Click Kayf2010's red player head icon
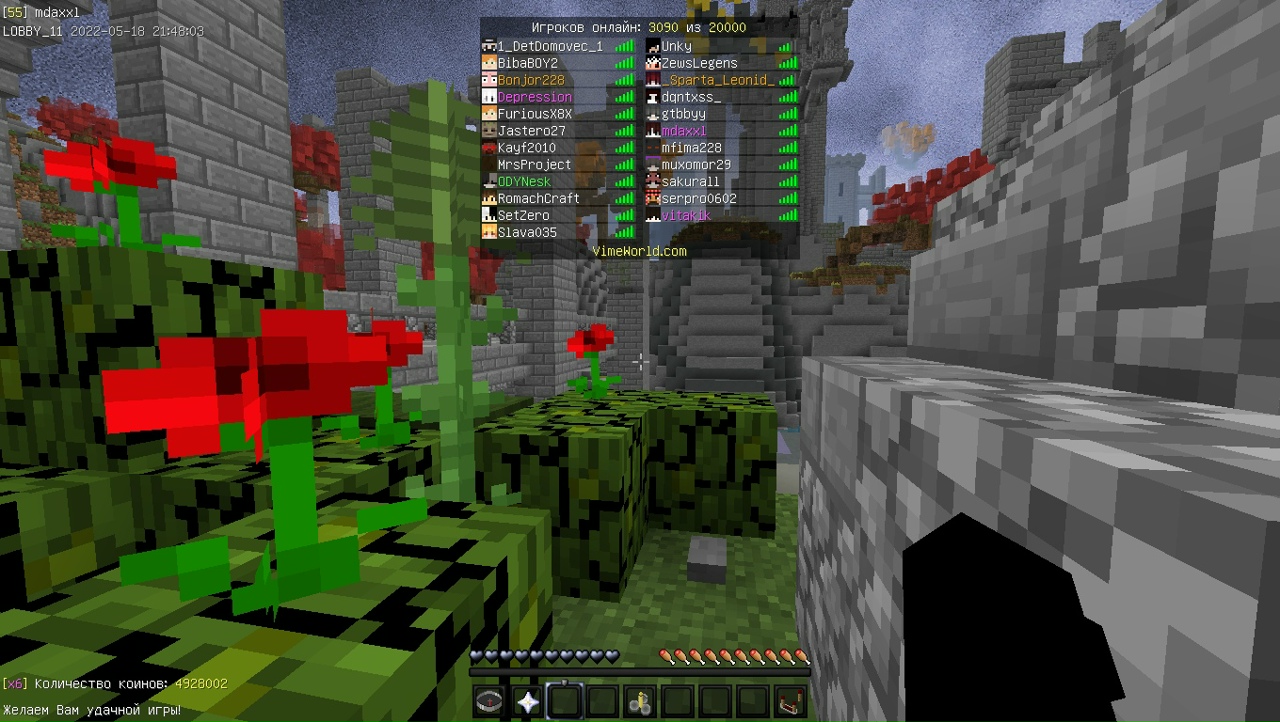The image size is (1280, 722). pos(488,147)
